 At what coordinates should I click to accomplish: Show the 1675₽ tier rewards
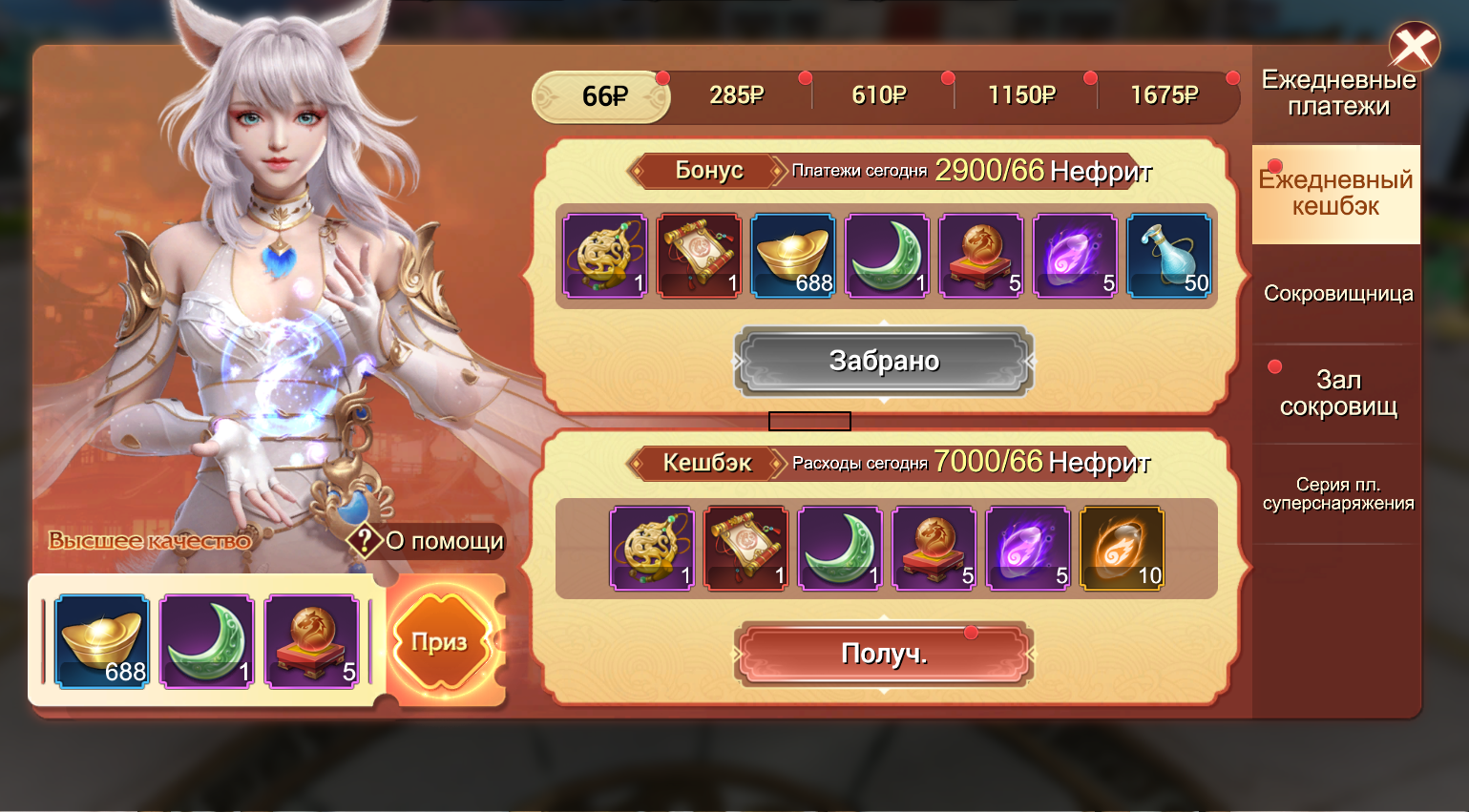click(x=1164, y=95)
